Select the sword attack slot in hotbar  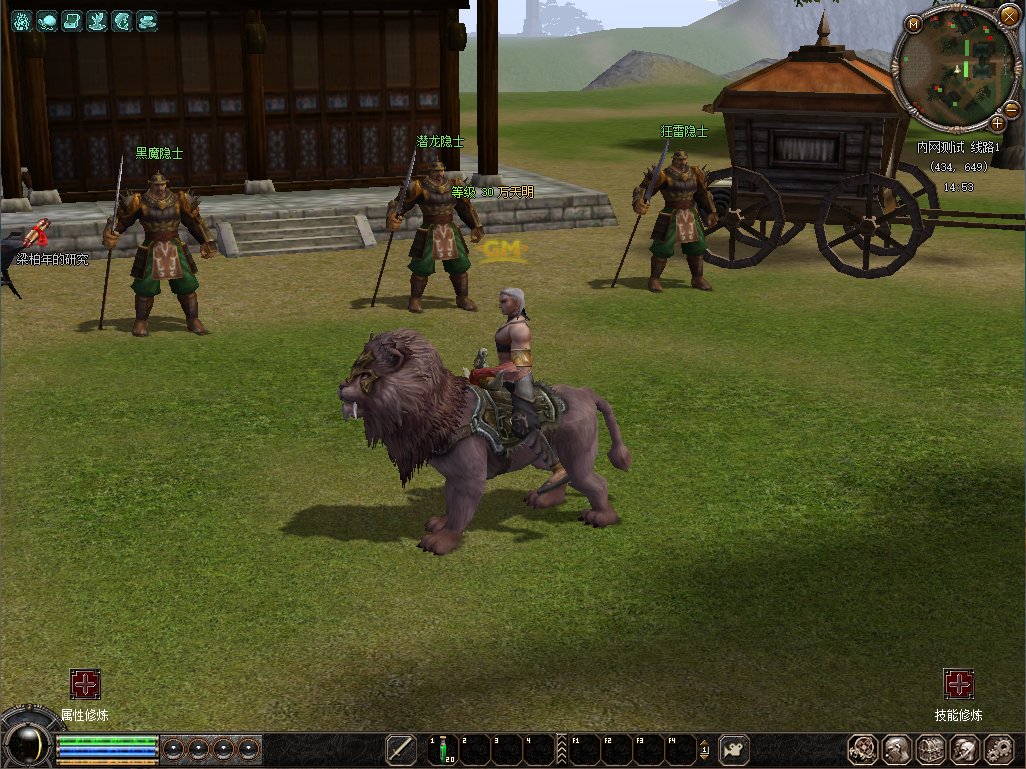(401, 749)
